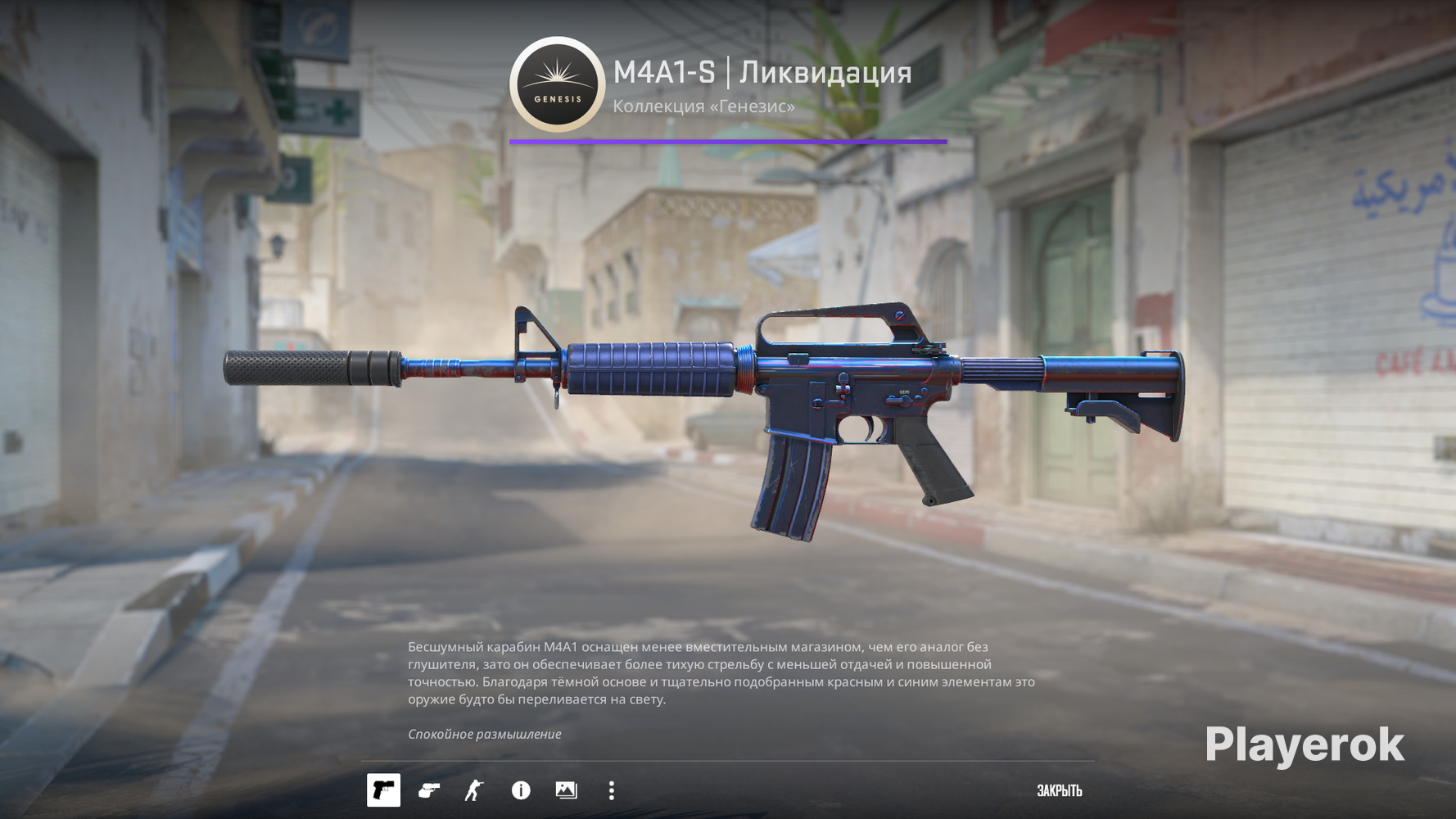
Task: Close the inspect screen with ЗАКРЫТЬ
Action: 1059,790
